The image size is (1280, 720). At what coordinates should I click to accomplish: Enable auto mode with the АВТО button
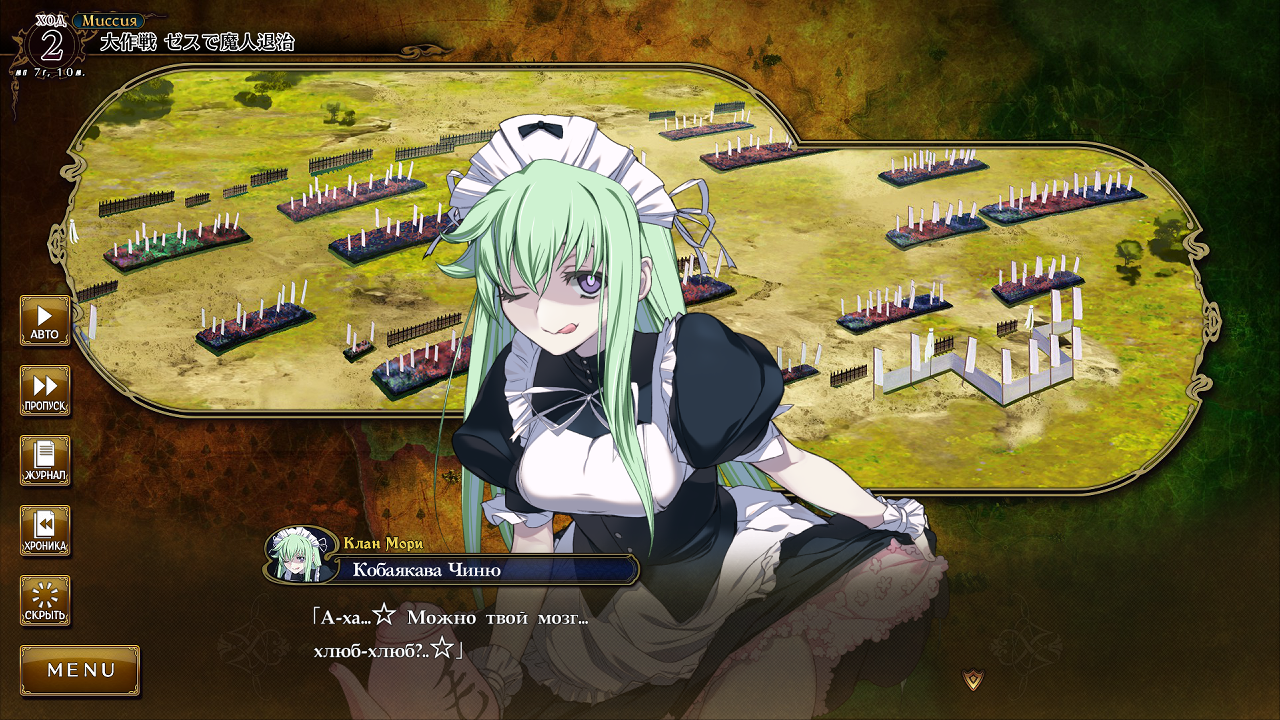(x=45, y=320)
